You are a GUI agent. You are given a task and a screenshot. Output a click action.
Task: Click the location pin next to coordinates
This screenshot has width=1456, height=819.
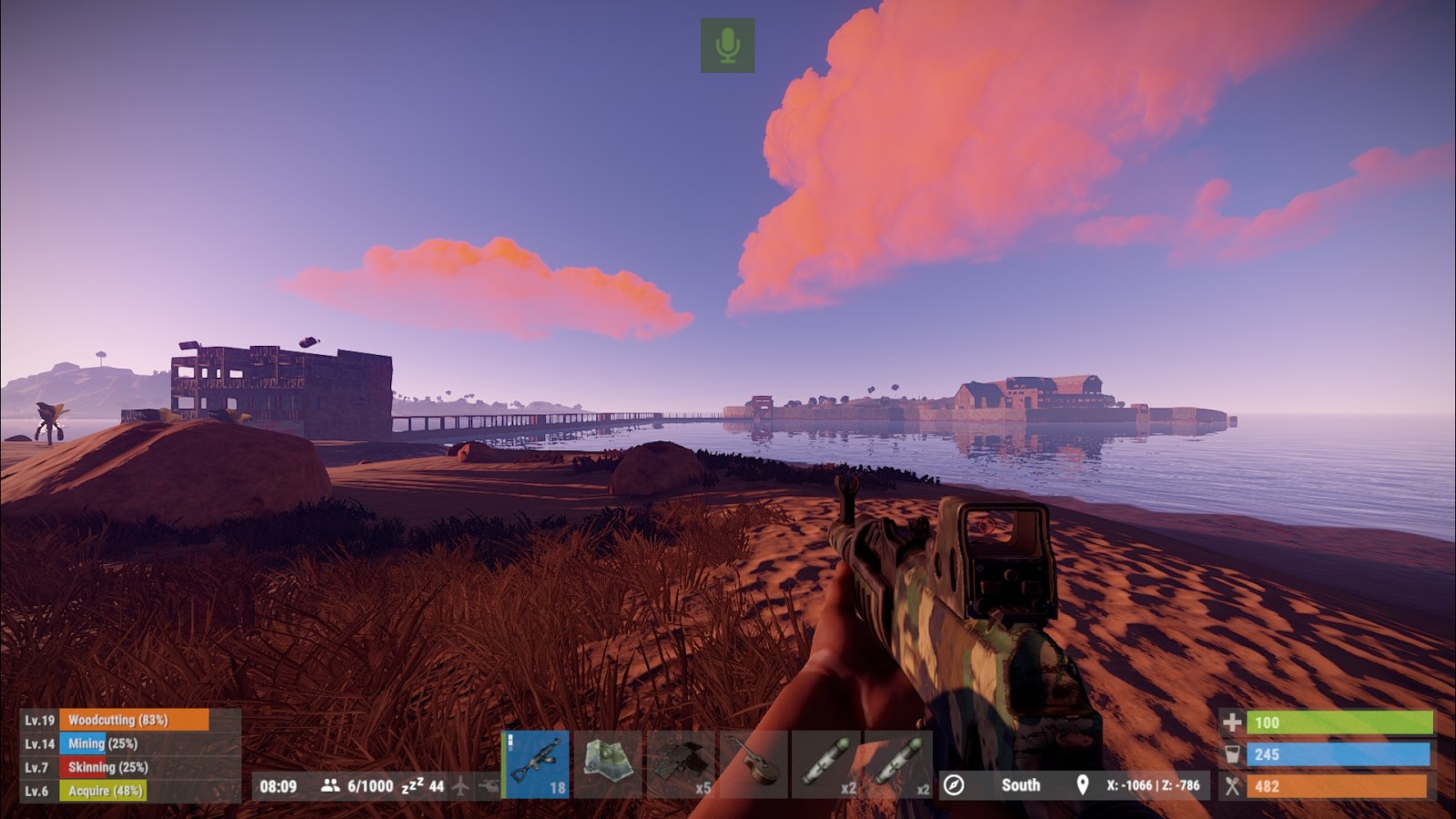[1082, 785]
